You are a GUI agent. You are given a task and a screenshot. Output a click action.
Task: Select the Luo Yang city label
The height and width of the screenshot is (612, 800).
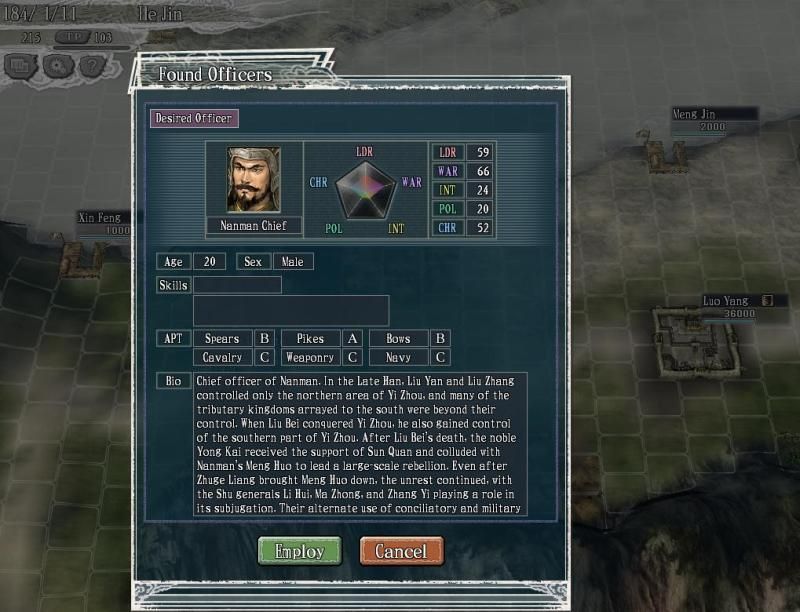(727, 300)
